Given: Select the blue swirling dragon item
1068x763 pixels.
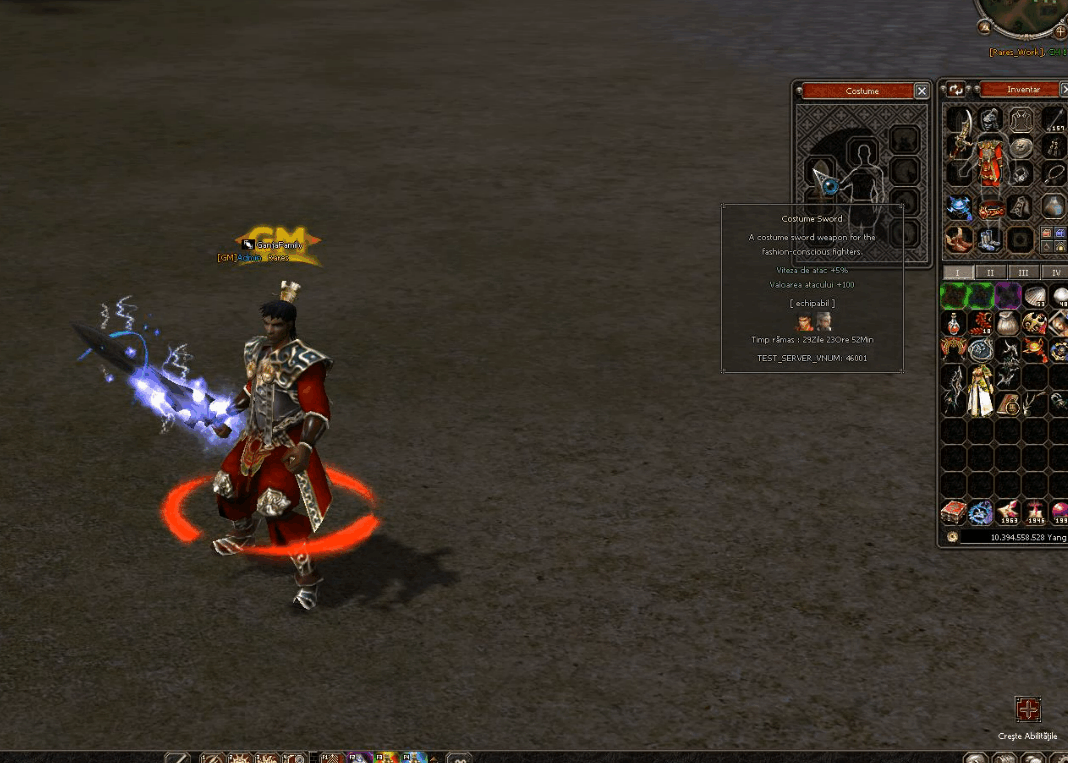Looking at the screenshot, I should click(x=980, y=513).
